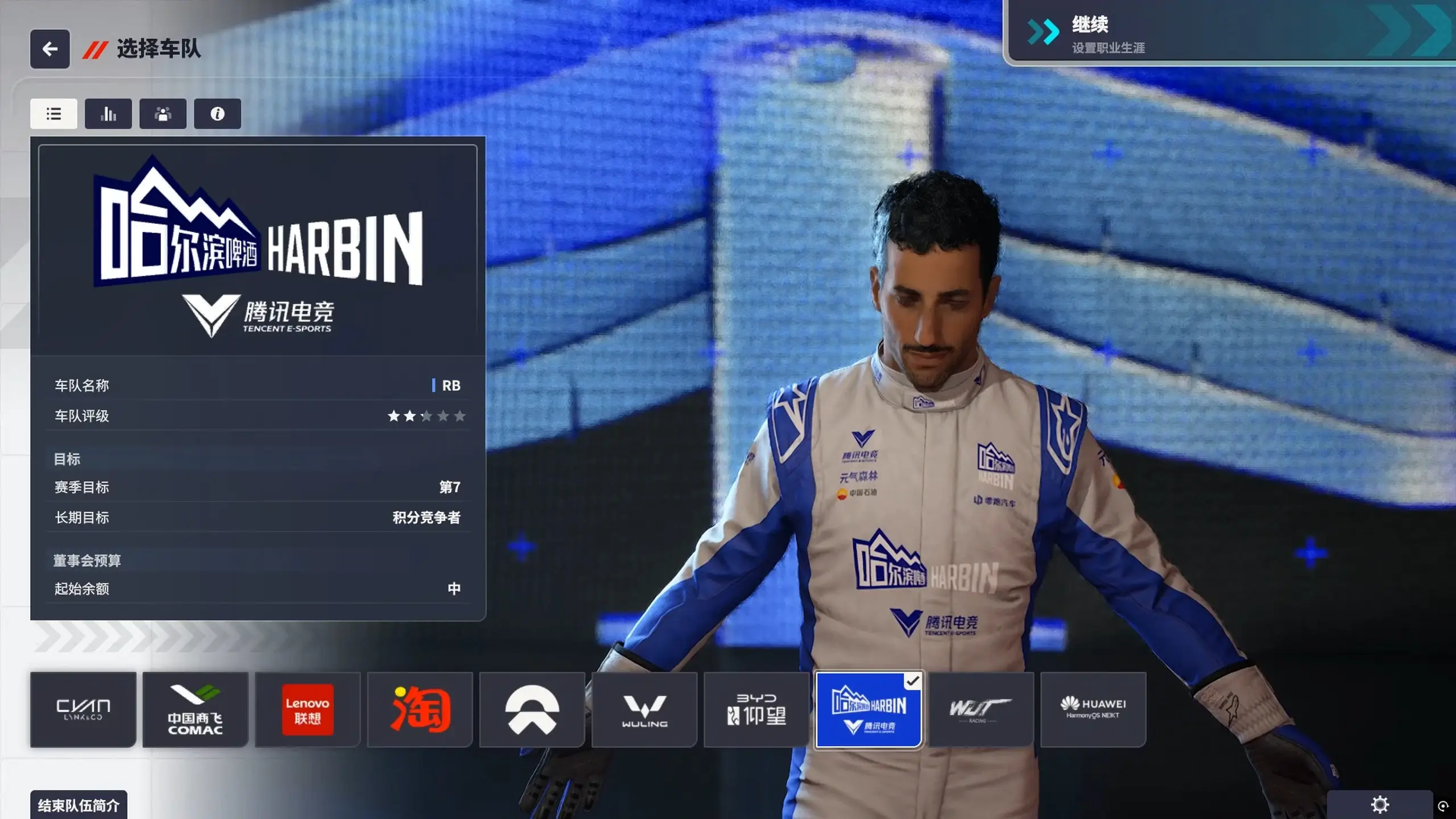Select the Harbin Tencent E-Sports team
Image resolution: width=1456 pixels, height=819 pixels.
pos(868,709)
